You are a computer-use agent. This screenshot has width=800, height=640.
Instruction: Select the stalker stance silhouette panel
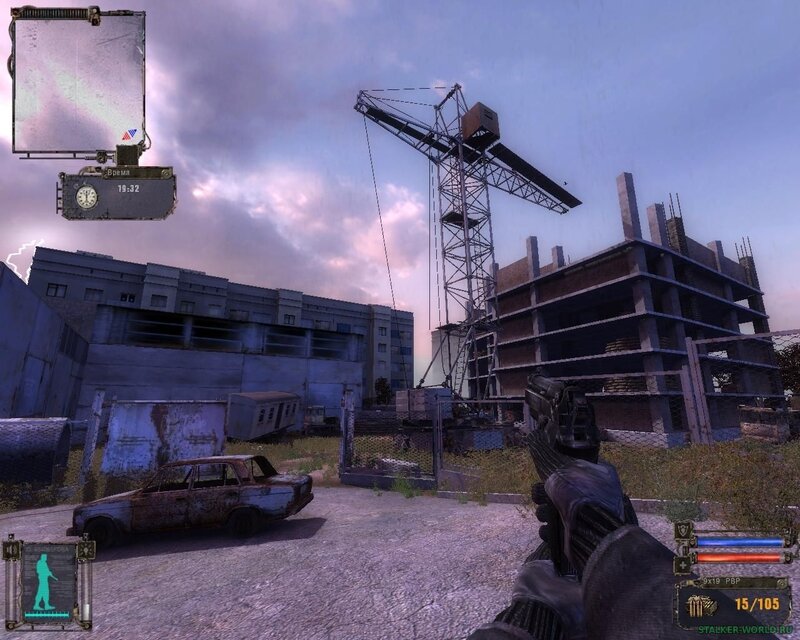(x=48, y=578)
